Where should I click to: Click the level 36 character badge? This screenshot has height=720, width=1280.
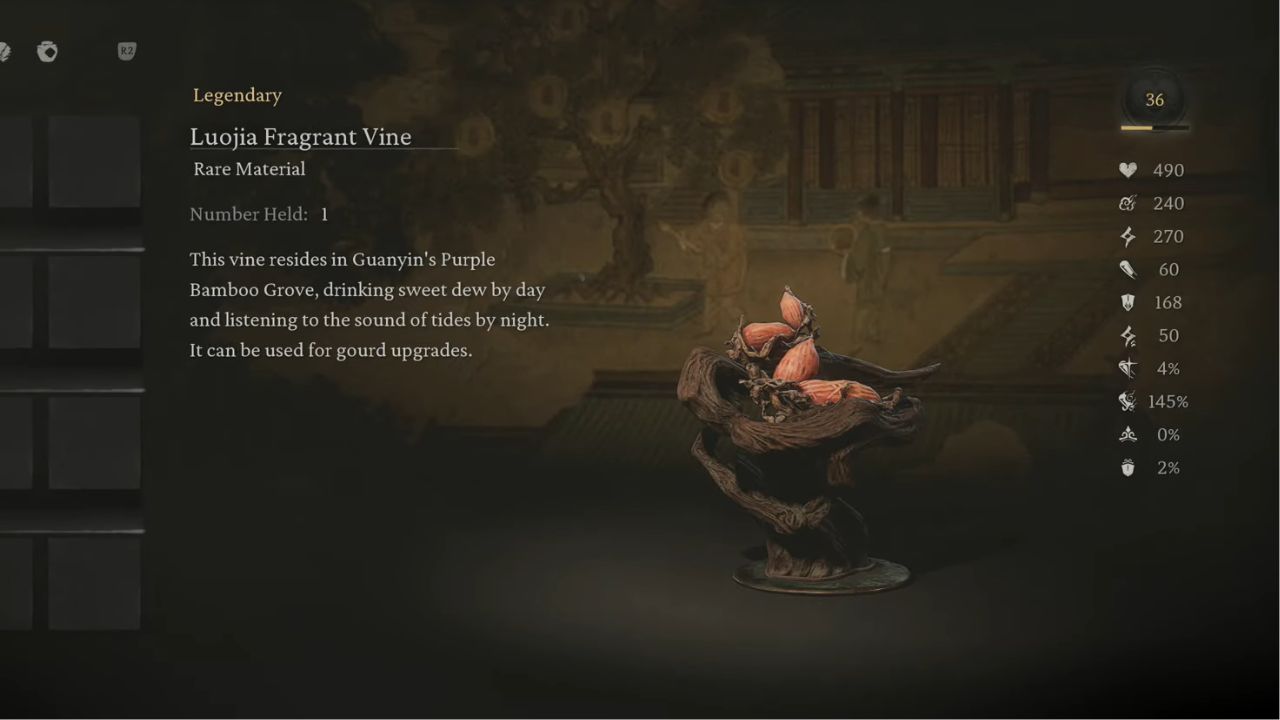1154,99
